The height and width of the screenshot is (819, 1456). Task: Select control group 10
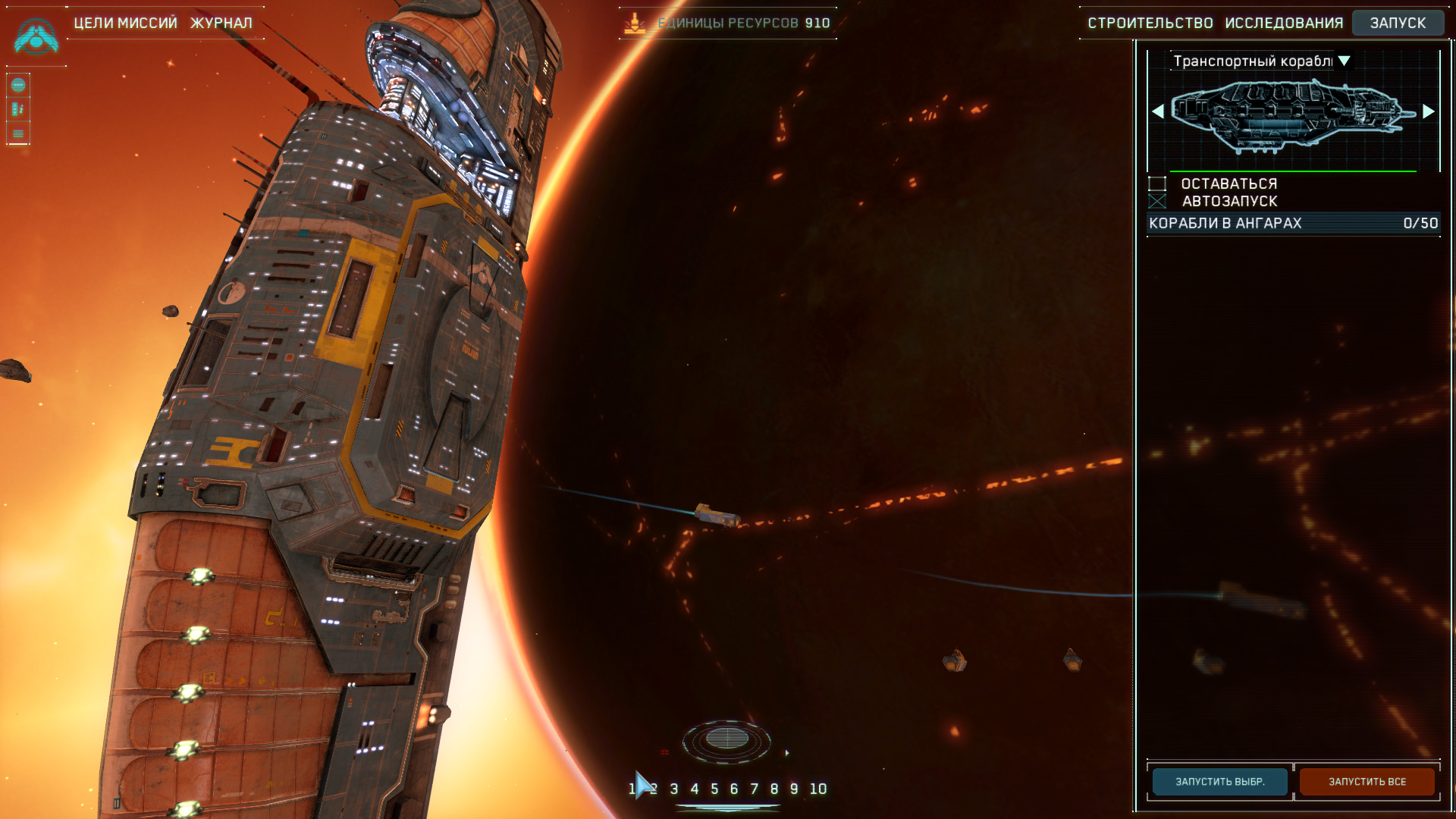817,789
